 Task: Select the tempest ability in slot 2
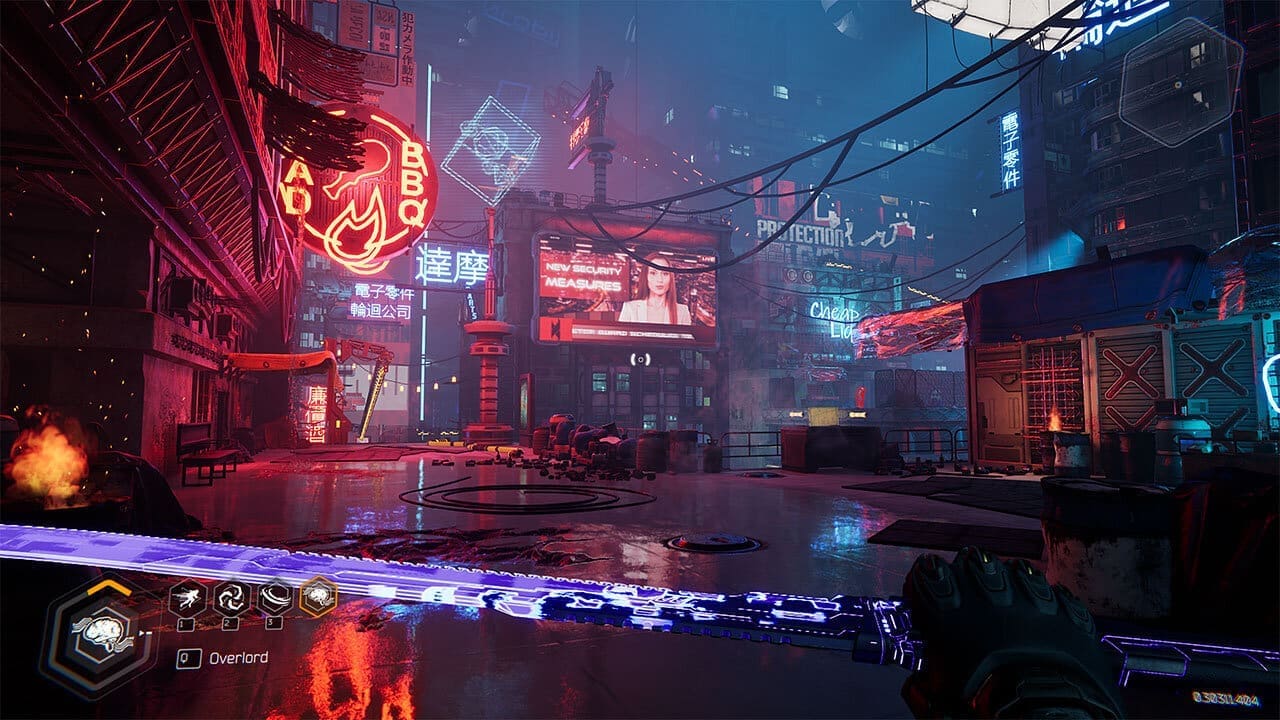[x=232, y=599]
